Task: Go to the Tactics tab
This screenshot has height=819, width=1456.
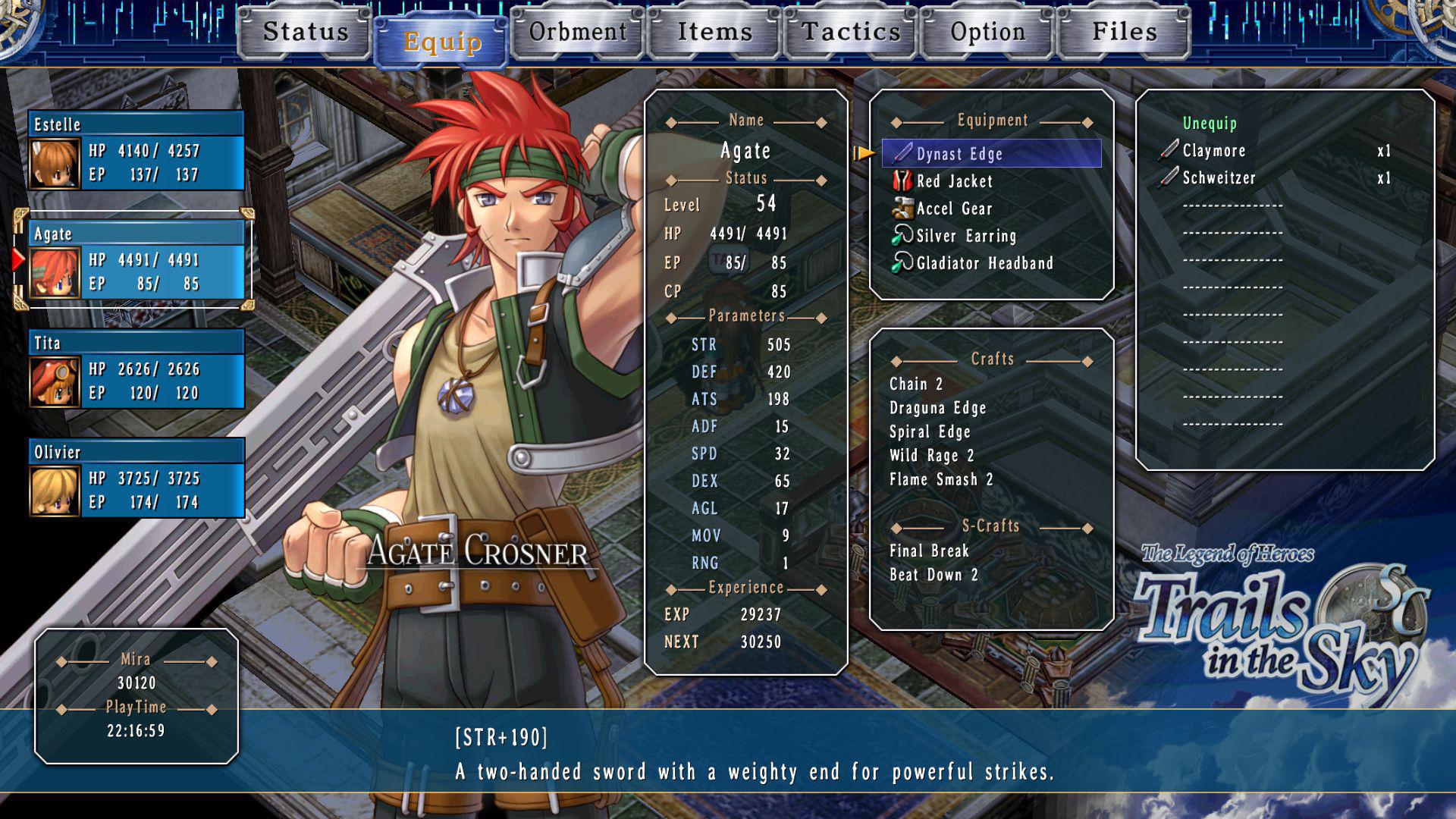Action: 851,32
